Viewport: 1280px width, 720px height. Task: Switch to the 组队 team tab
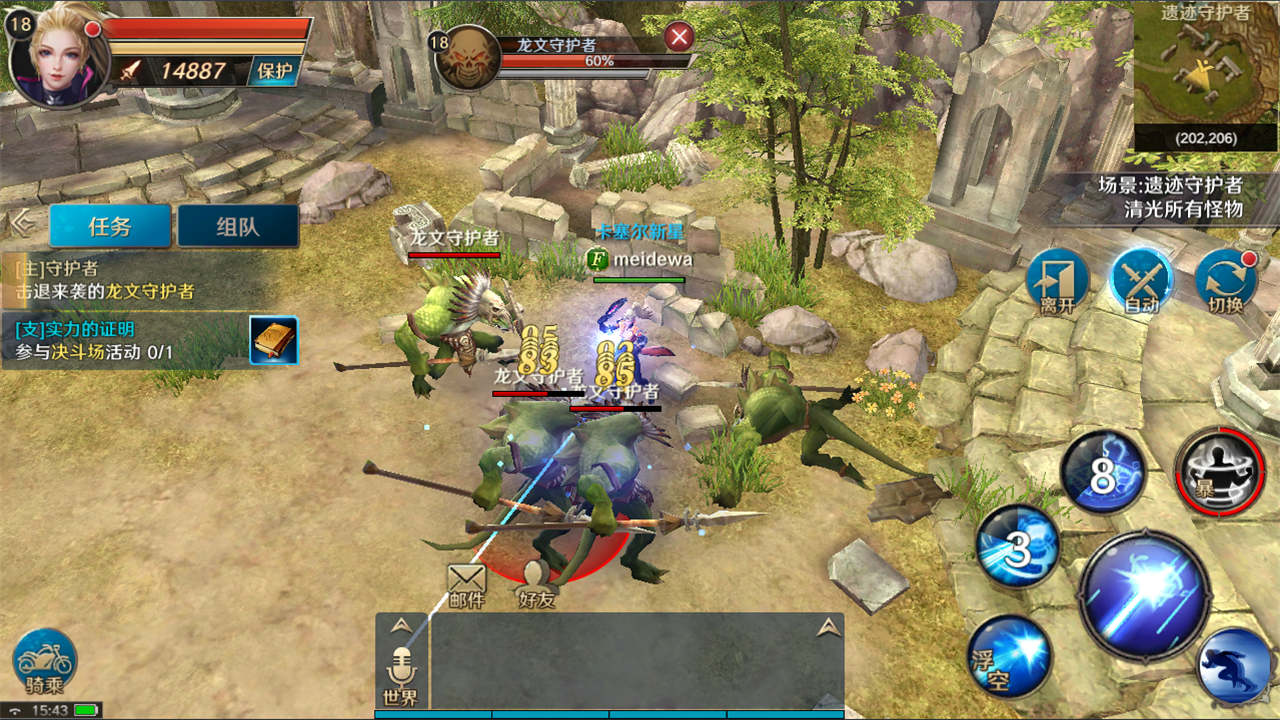tap(238, 226)
